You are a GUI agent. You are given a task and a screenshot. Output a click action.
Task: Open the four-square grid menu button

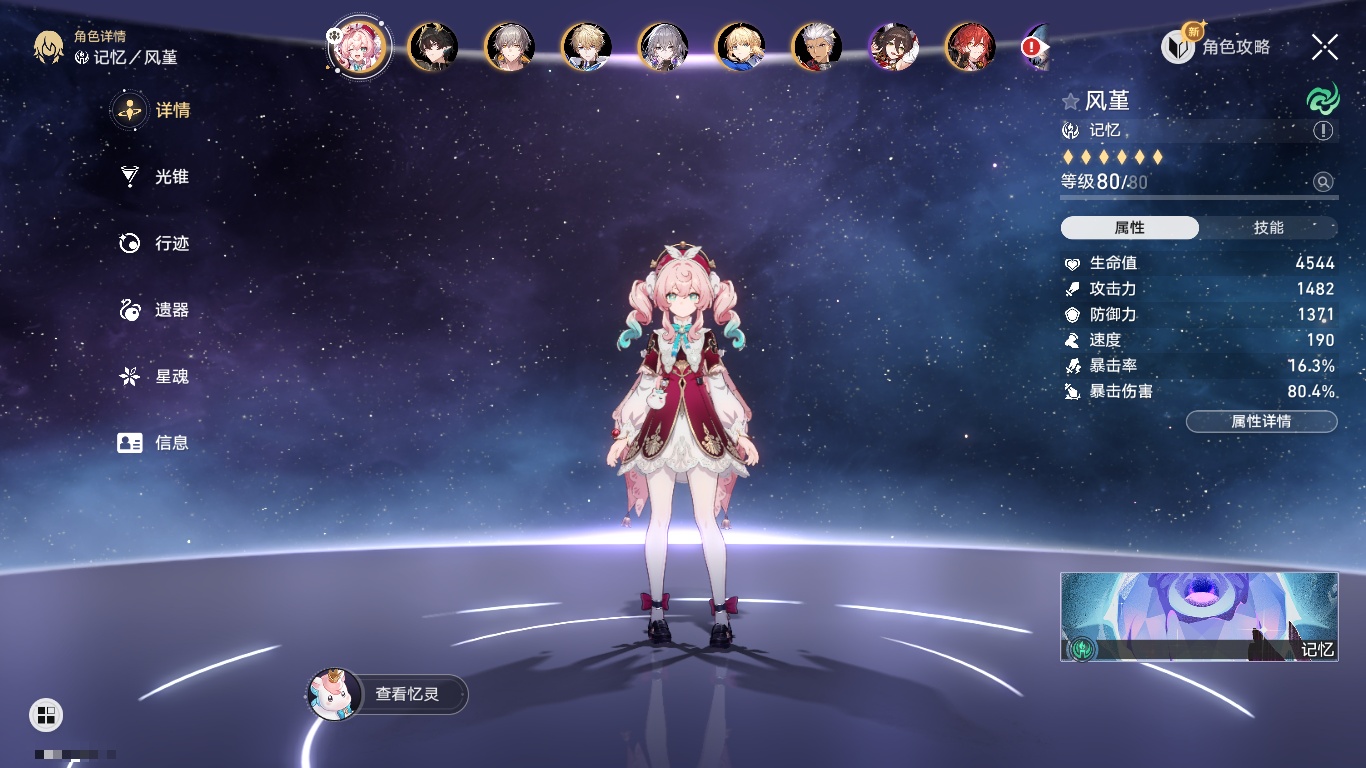45,714
